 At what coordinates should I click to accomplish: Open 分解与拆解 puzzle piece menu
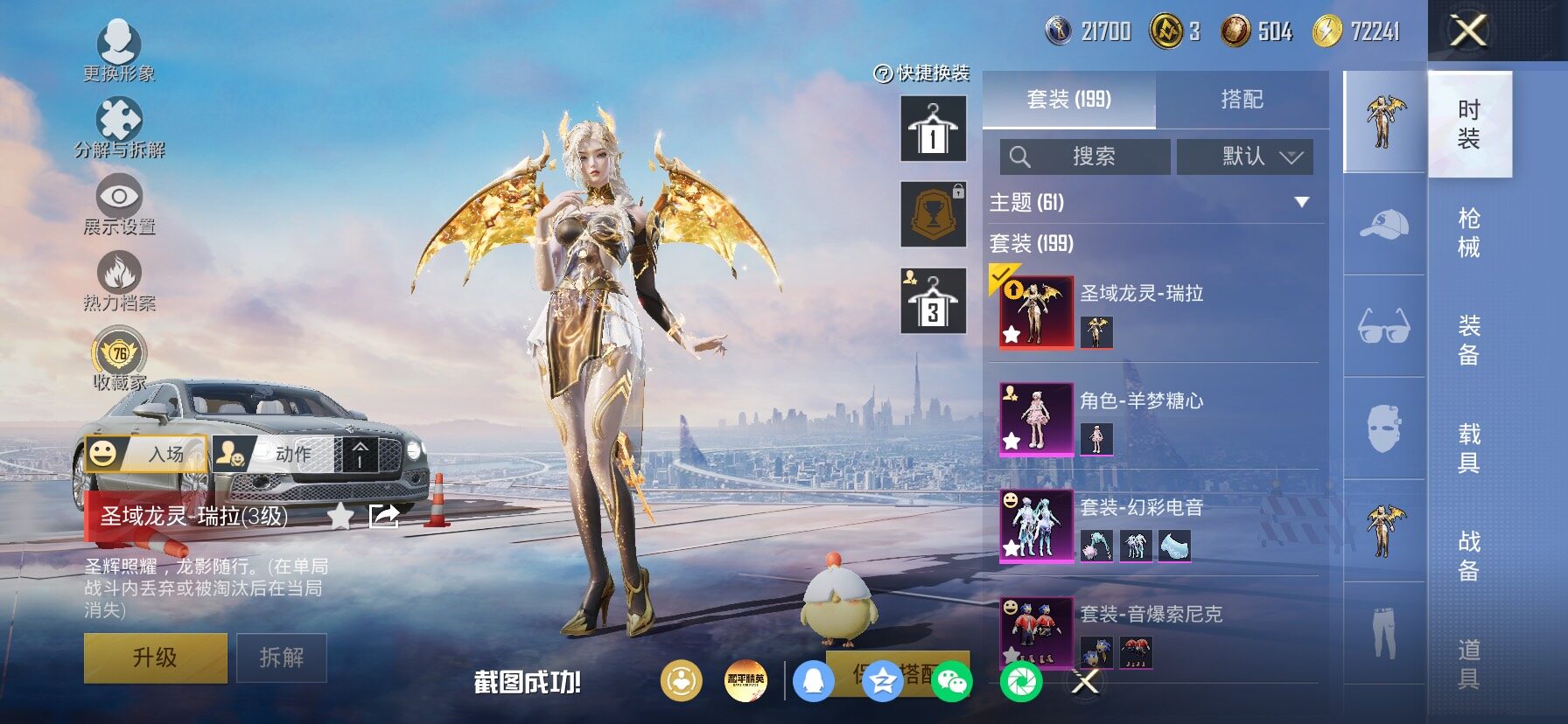[x=120, y=127]
